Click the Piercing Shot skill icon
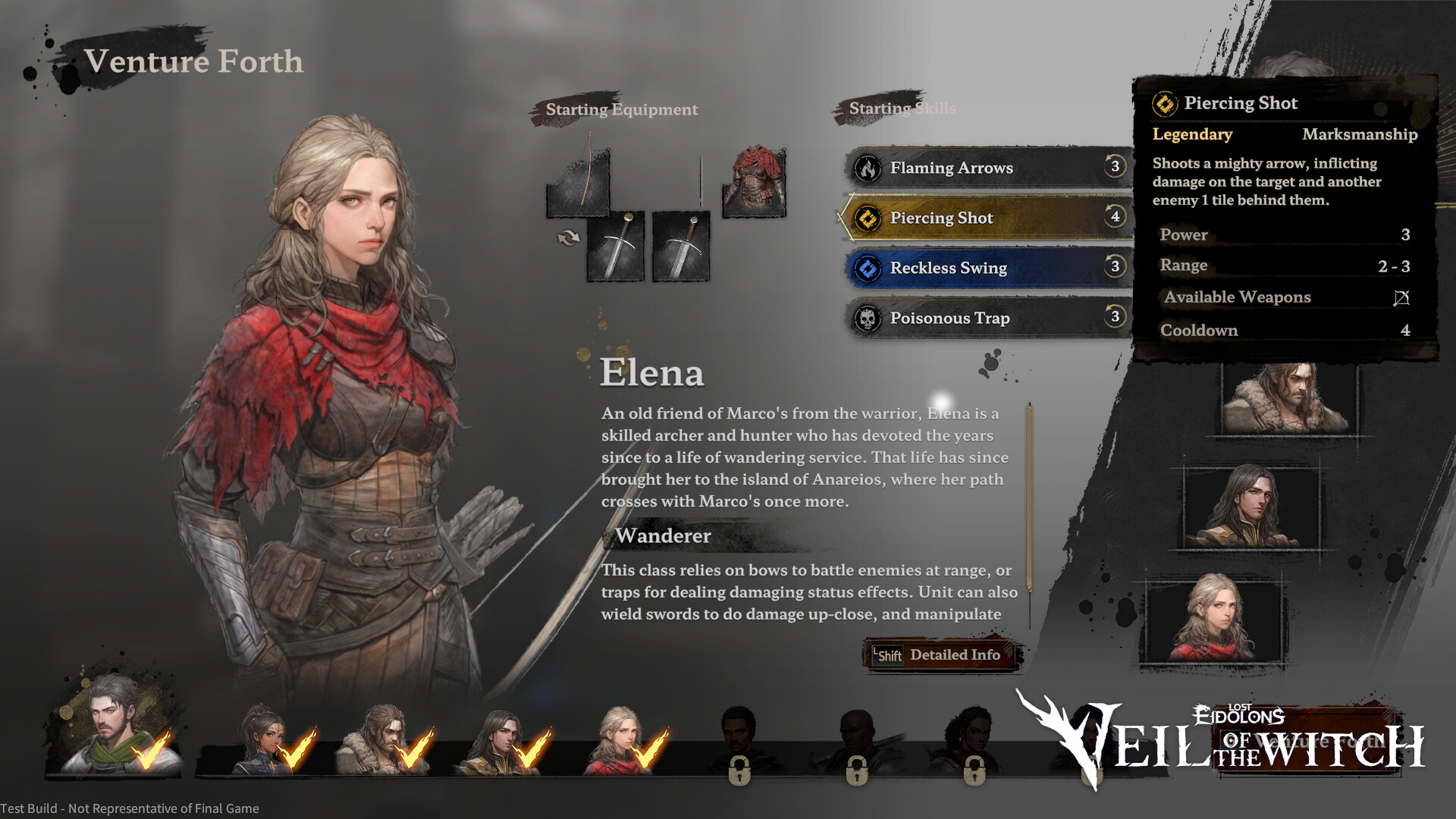1456x819 pixels. [867, 218]
